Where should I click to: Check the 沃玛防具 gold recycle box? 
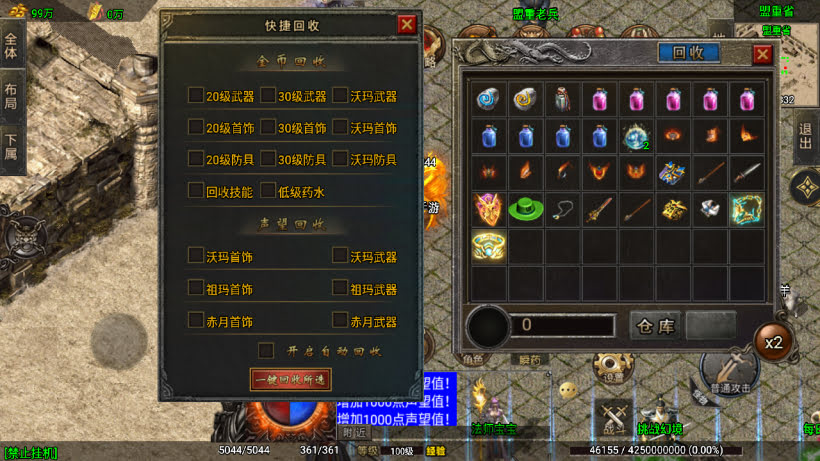[340, 159]
